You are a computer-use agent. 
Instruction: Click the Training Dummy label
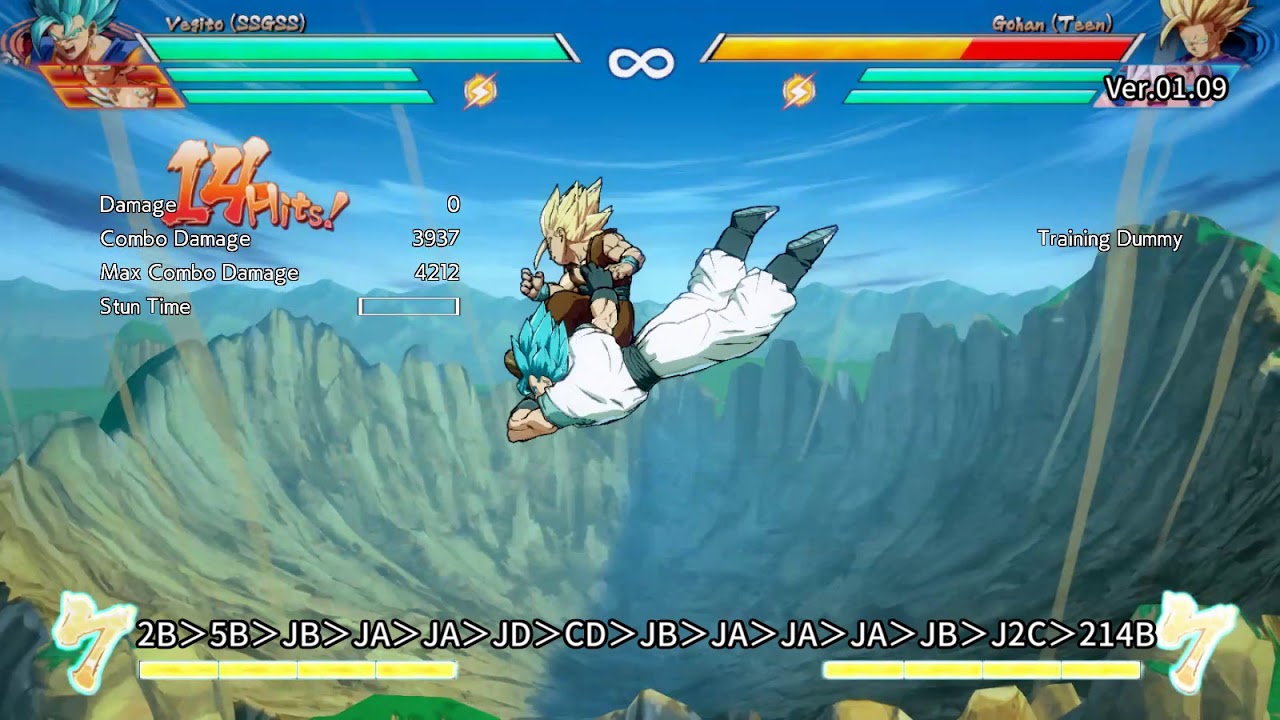point(1108,240)
